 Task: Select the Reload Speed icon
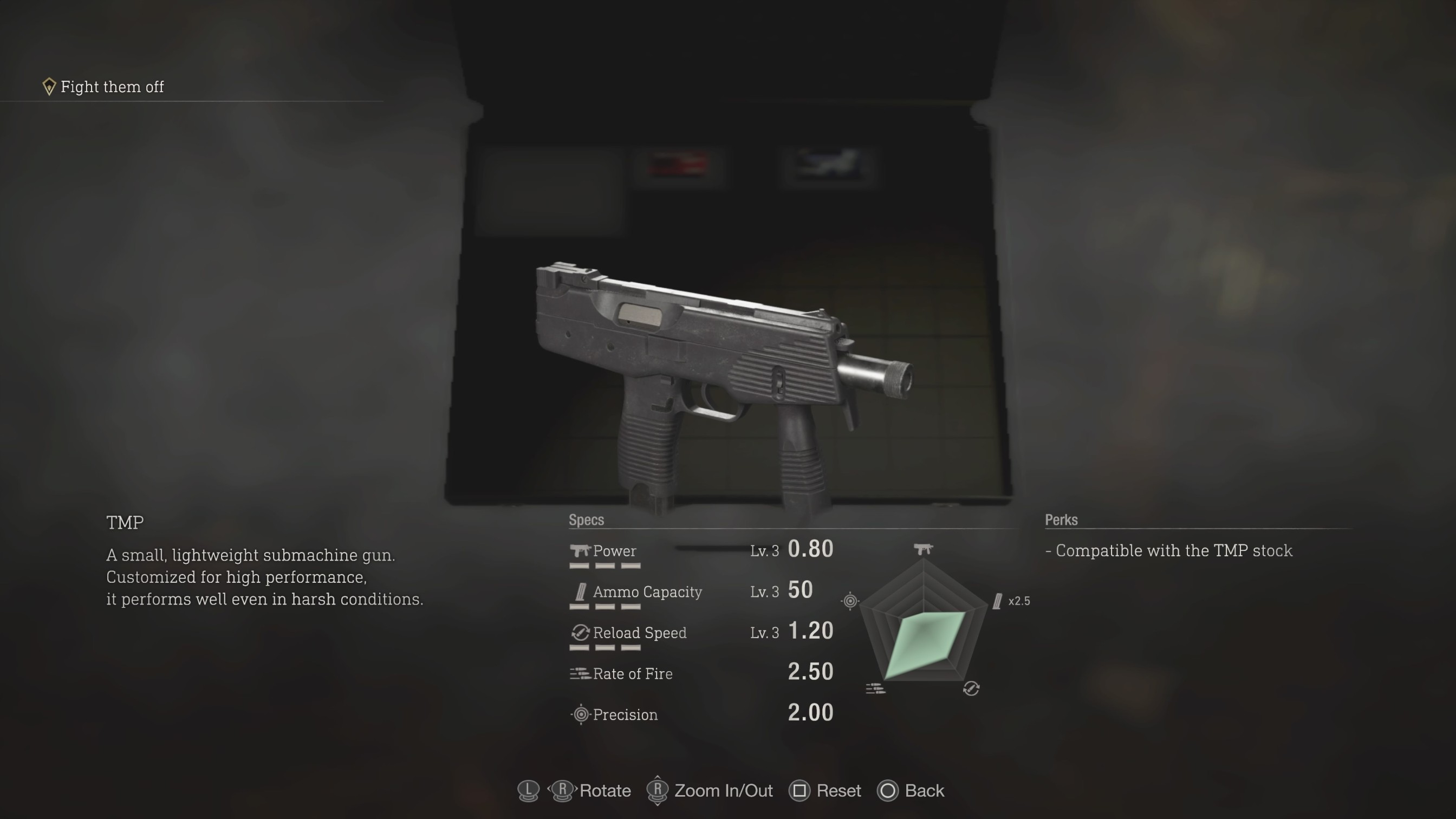[x=580, y=633]
